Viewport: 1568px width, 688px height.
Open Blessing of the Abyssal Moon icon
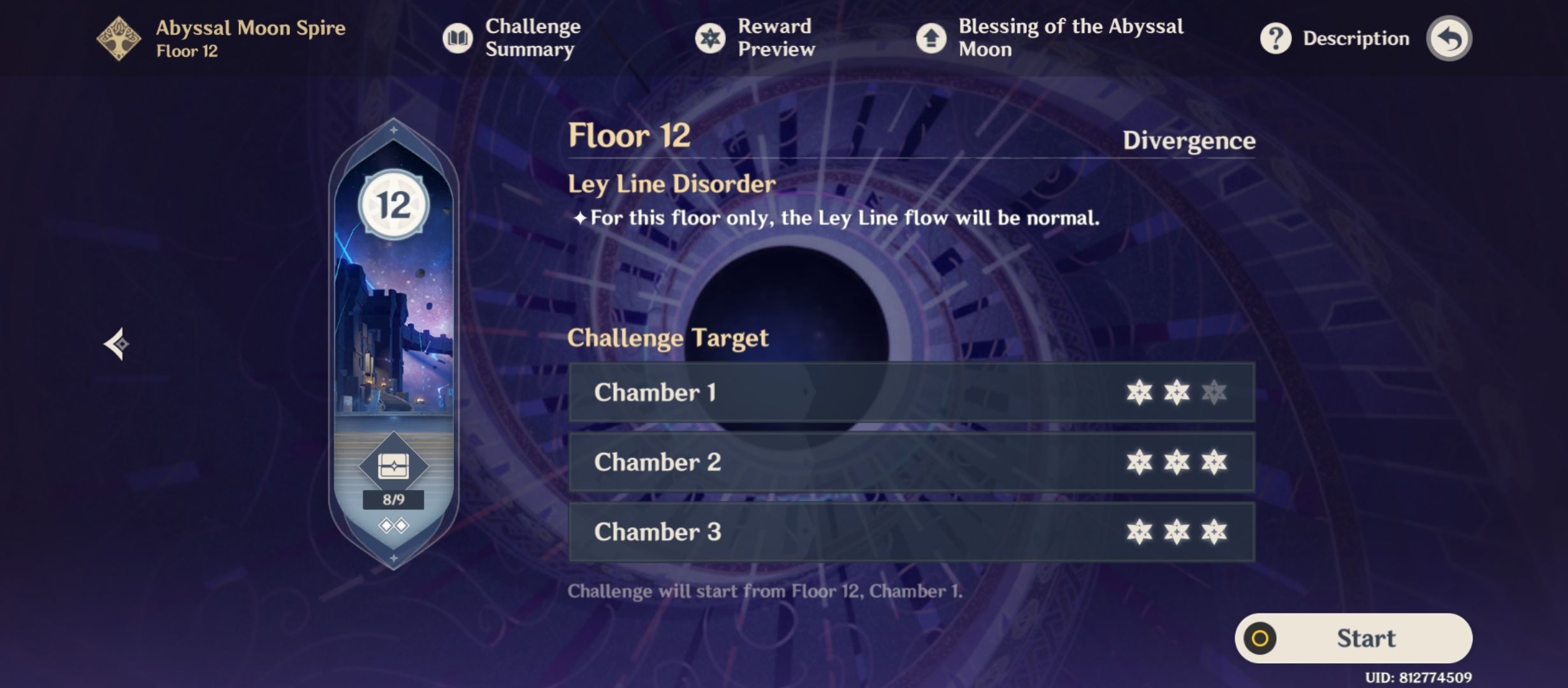[932, 38]
